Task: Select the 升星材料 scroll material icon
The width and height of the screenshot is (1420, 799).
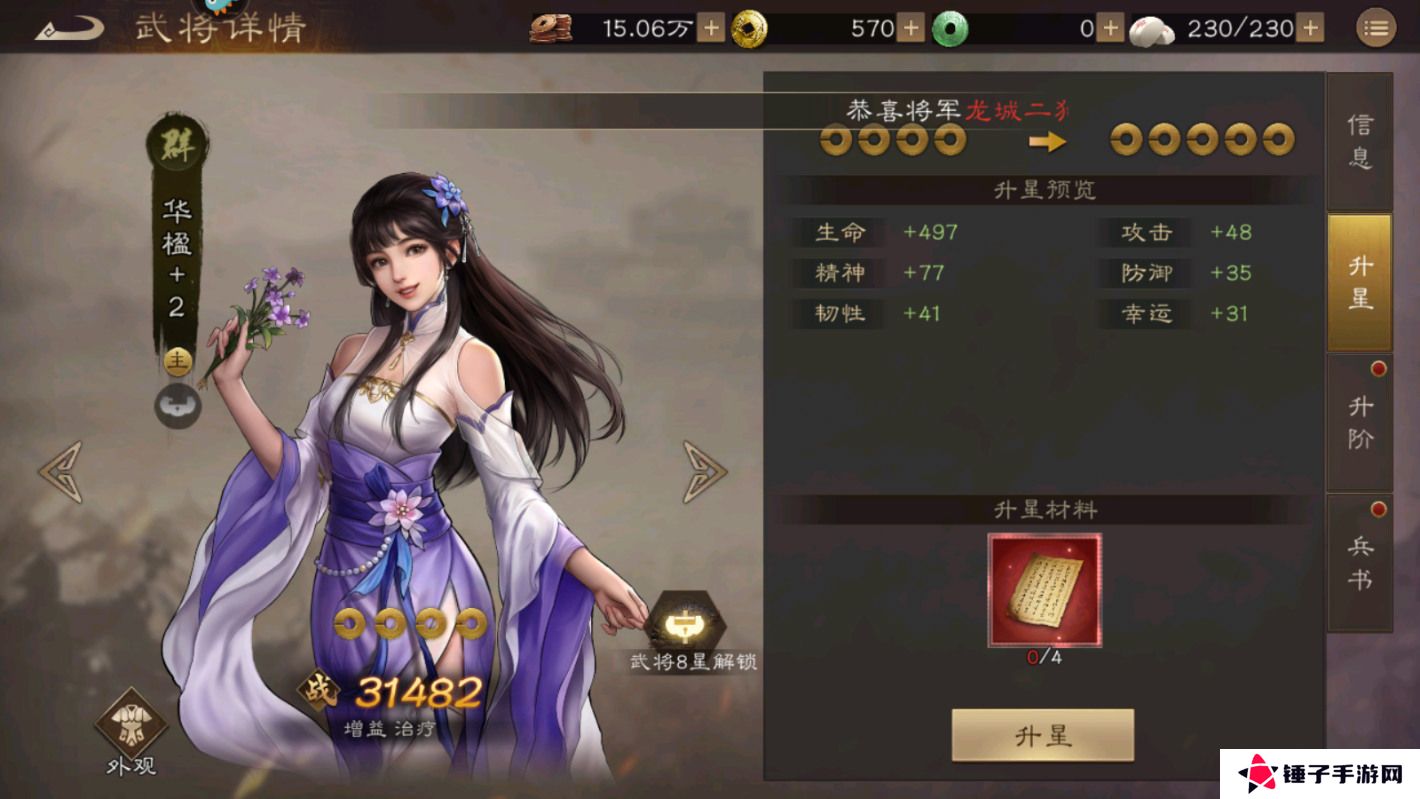Action: [x=1048, y=587]
